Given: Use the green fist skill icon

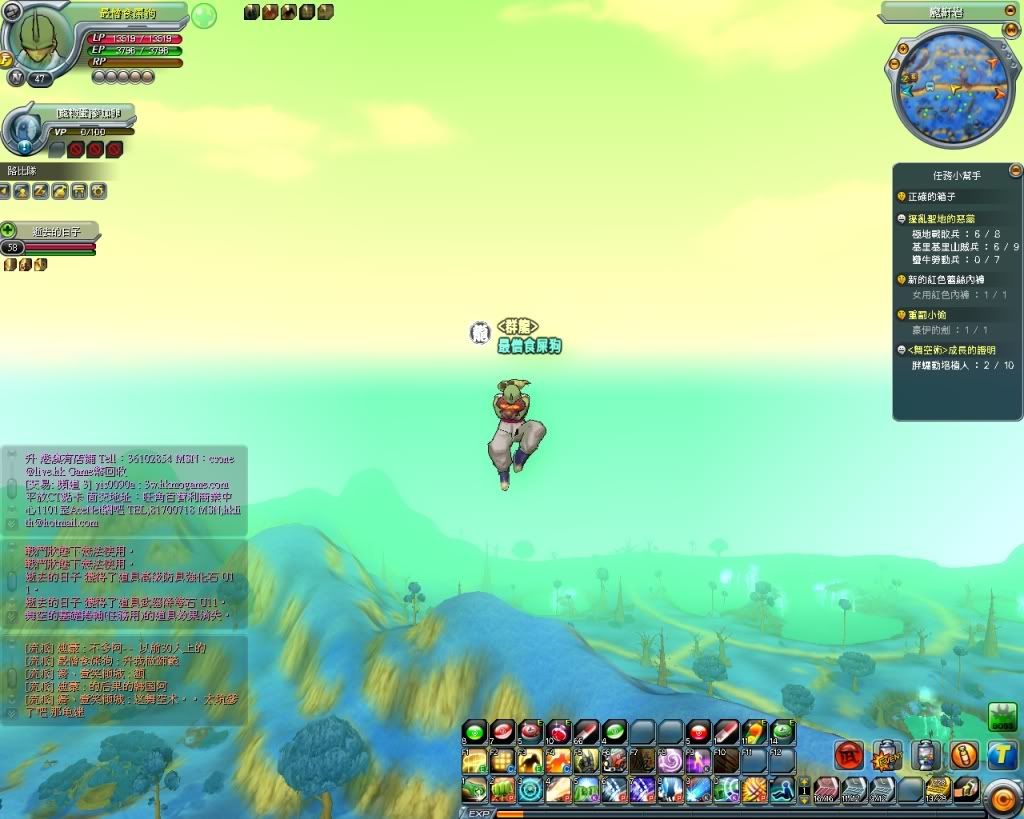Looking at the screenshot, I should [501, 790].
